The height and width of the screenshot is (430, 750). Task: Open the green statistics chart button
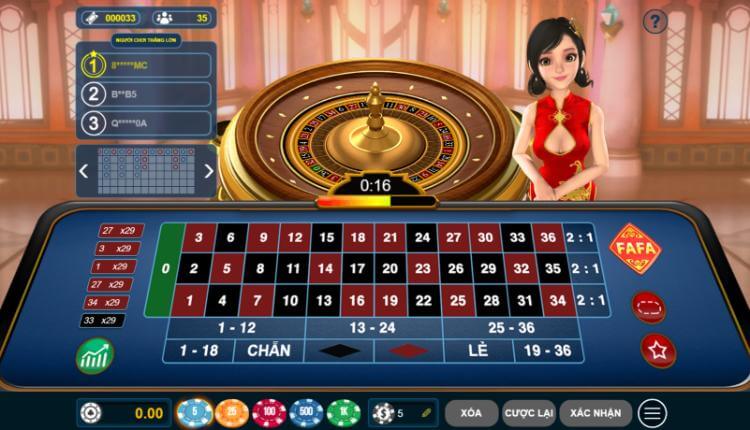(95, 356)
